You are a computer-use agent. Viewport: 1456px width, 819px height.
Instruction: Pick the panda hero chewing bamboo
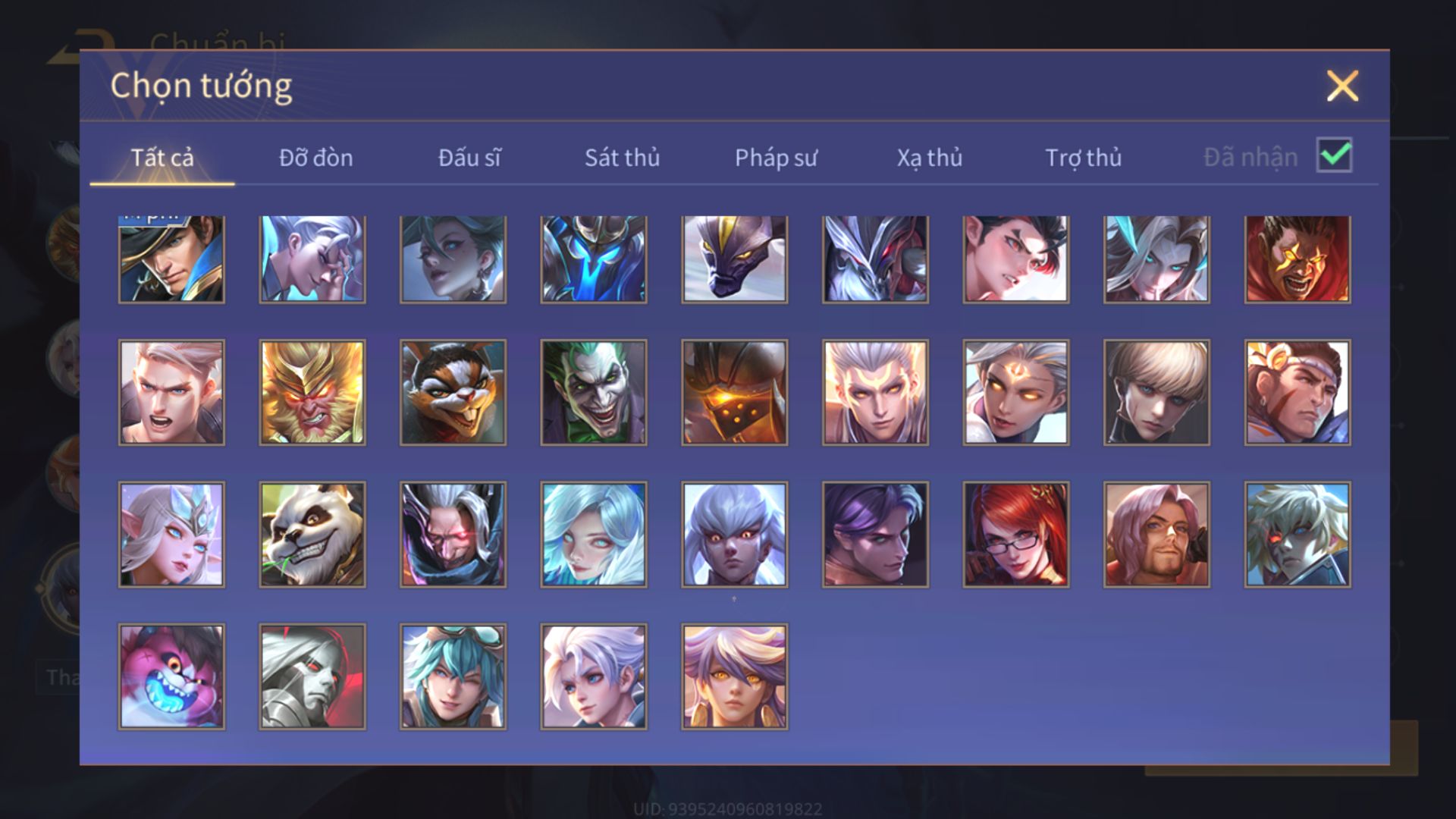coord(312,535)
